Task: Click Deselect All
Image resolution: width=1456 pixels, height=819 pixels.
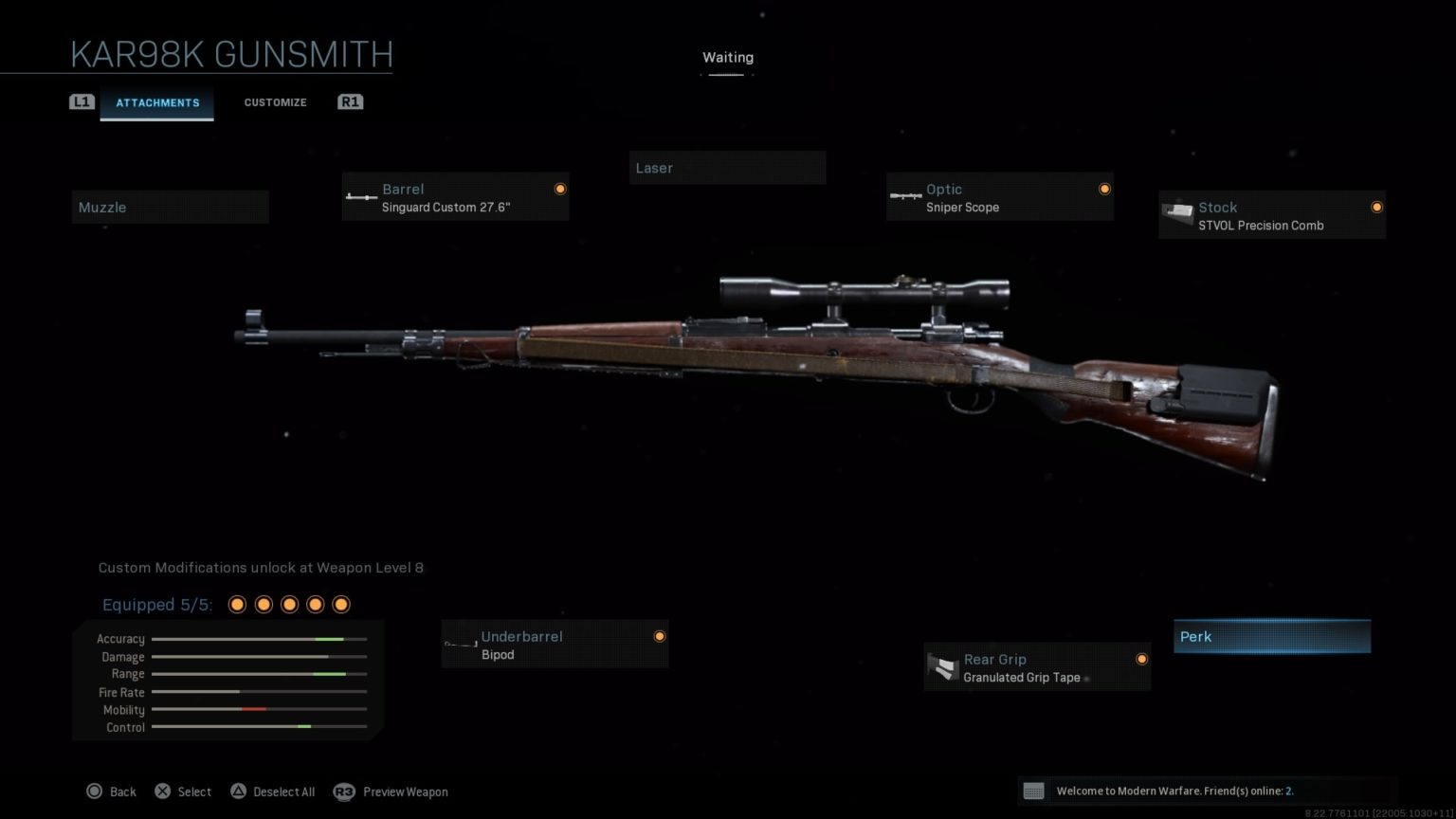Action: [x=272, y=792]
